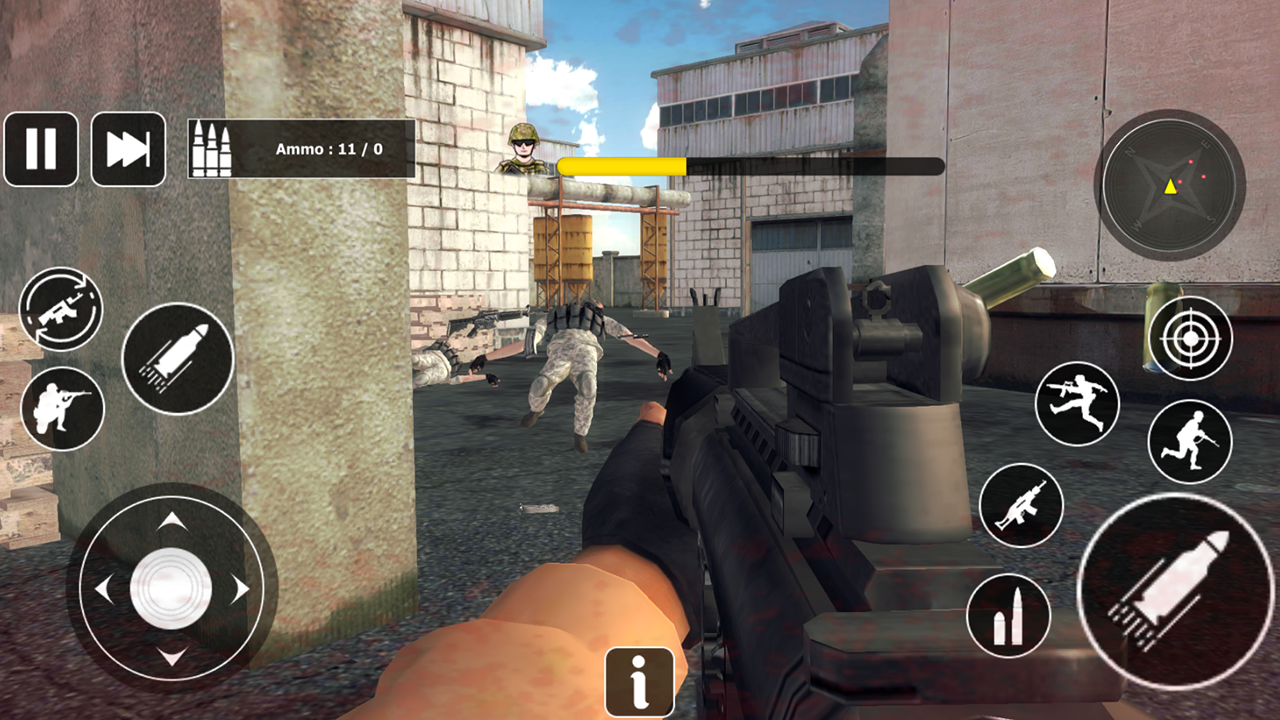This screenshot has width=1280, height=720.
Task: Reload using the two-bullets icon
Action: (1010, 616)
